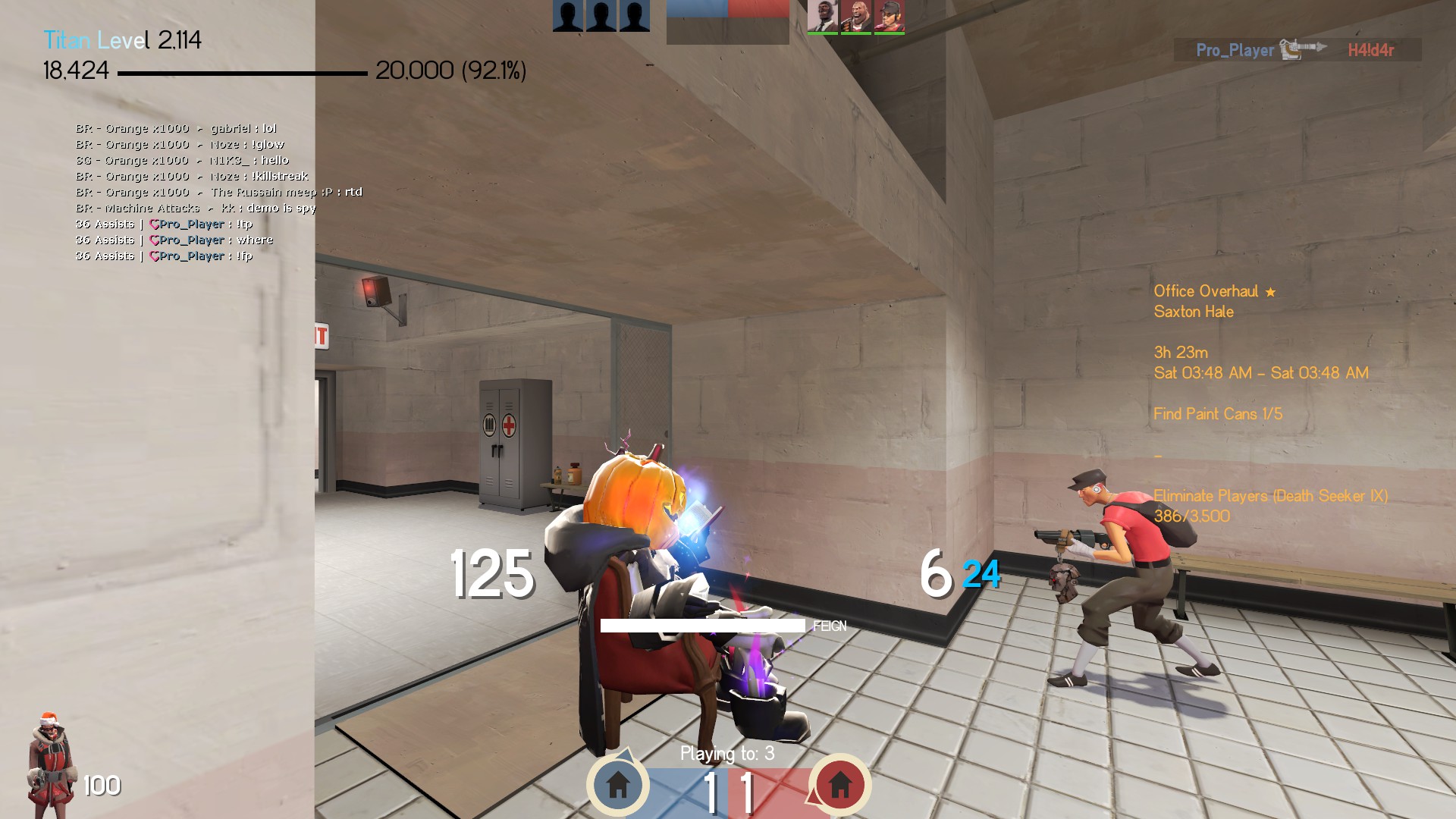Image resolution: width=1456 pixels, height=819 pixels.
Task: Select the Eliminate Players Death Seeker objective
Action: 1270,497
